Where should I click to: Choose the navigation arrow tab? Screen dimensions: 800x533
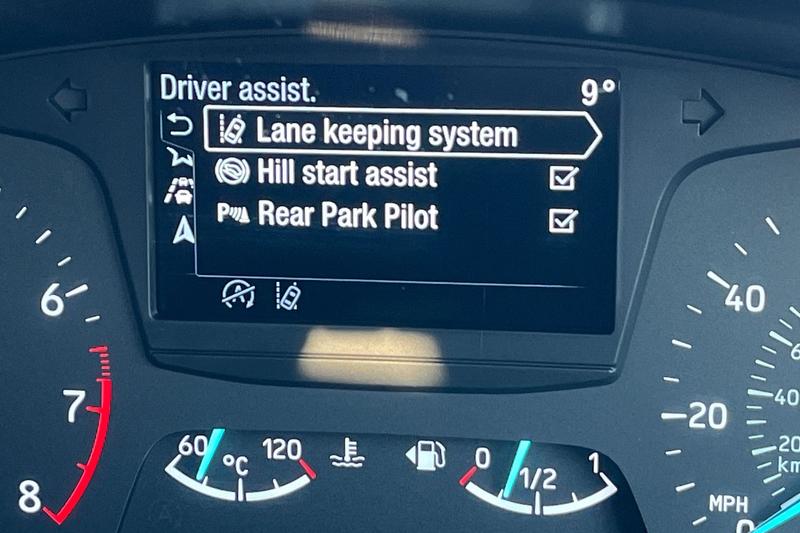[182, 231]
